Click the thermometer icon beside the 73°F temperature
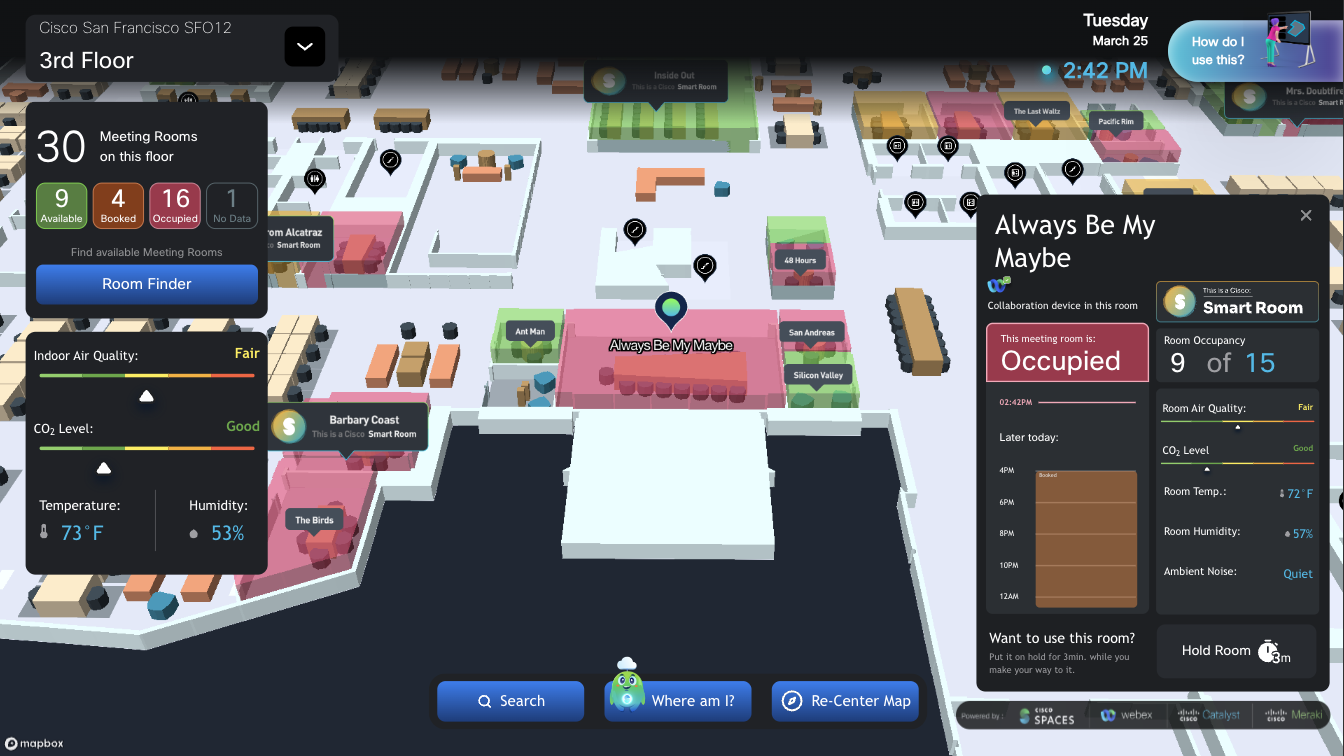 44,530
